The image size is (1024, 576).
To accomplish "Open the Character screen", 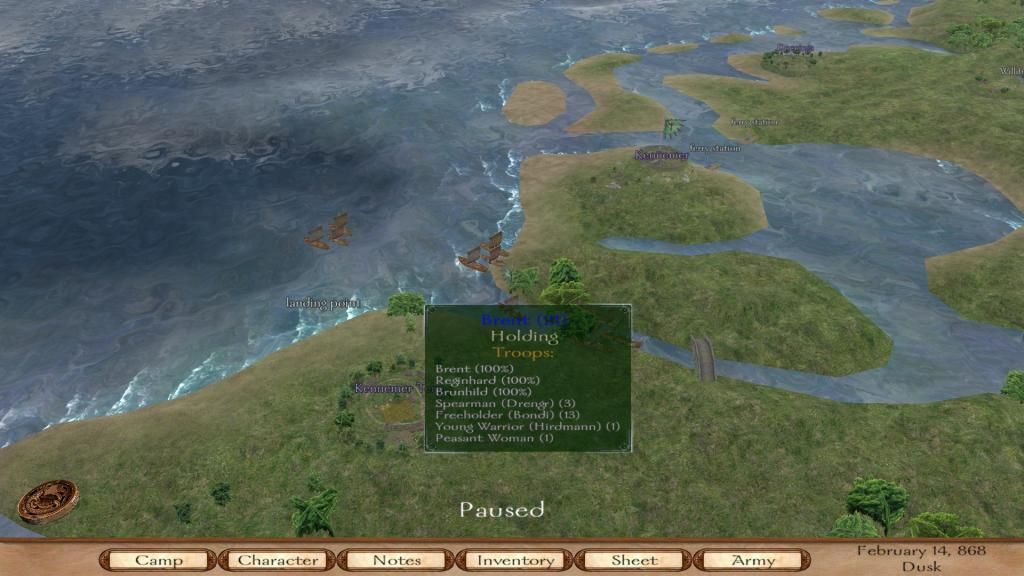I will [277, 560].
